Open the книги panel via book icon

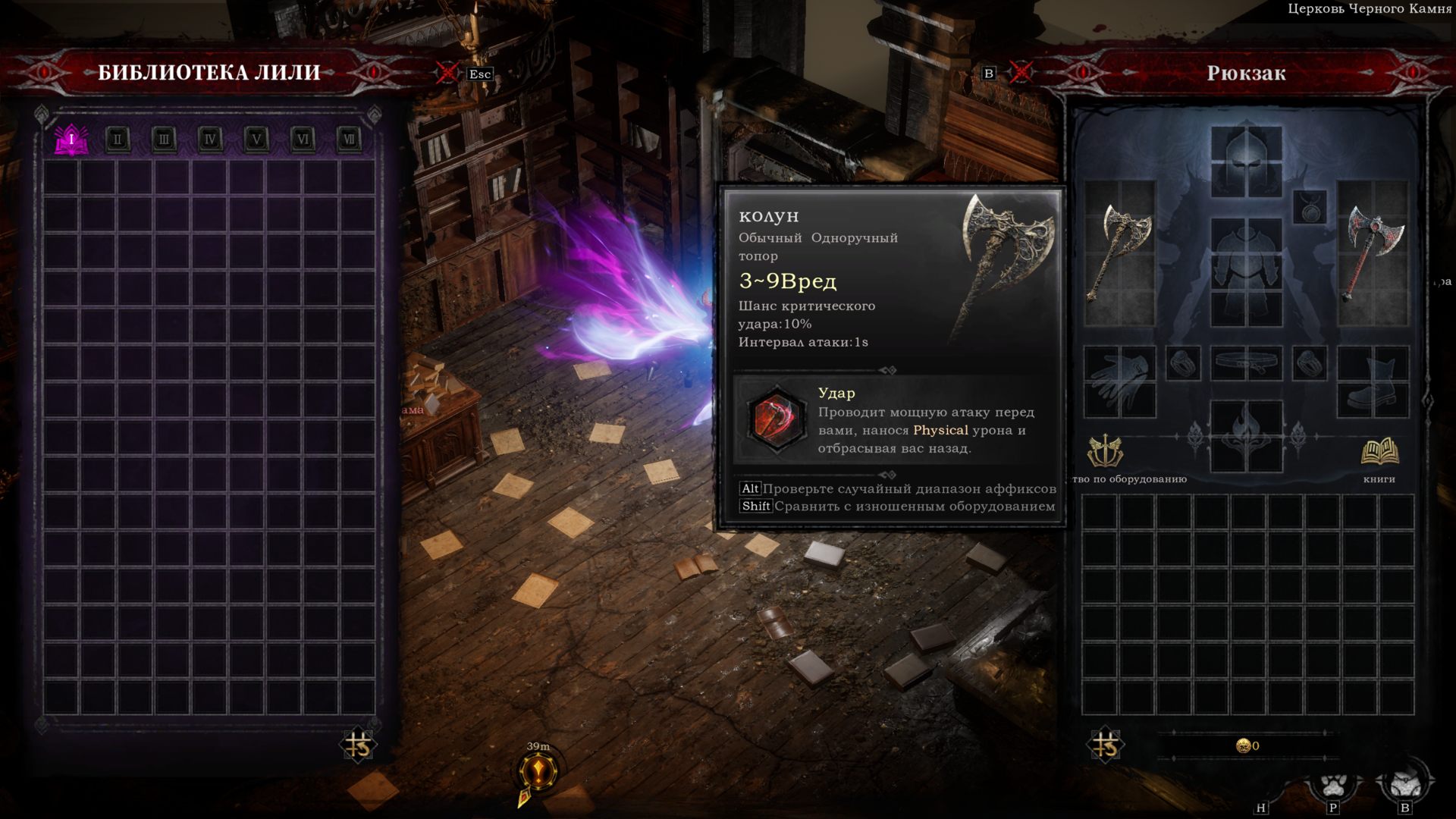(x=1382, y=451)
